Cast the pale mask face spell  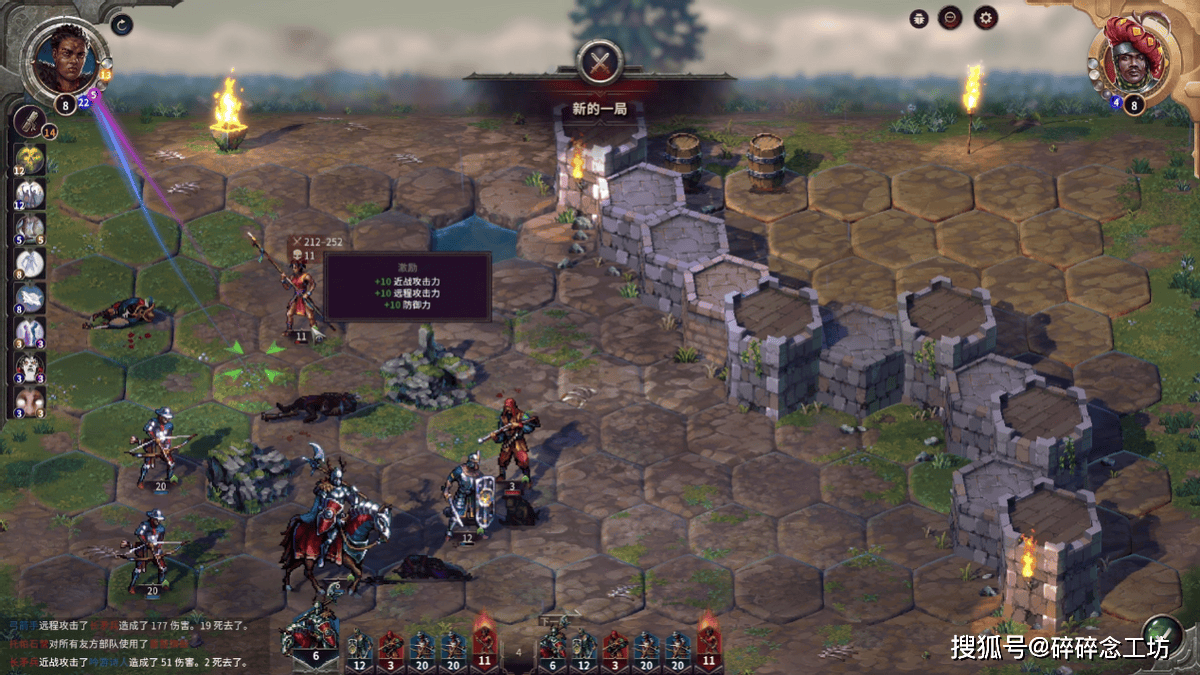point(29,399)
